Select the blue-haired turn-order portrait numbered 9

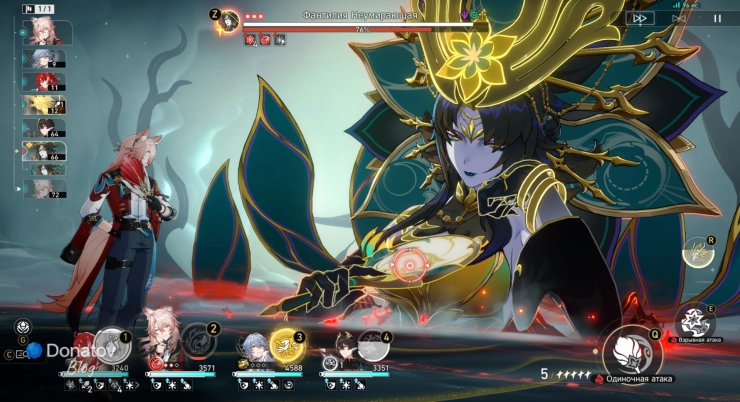point(45,59)
